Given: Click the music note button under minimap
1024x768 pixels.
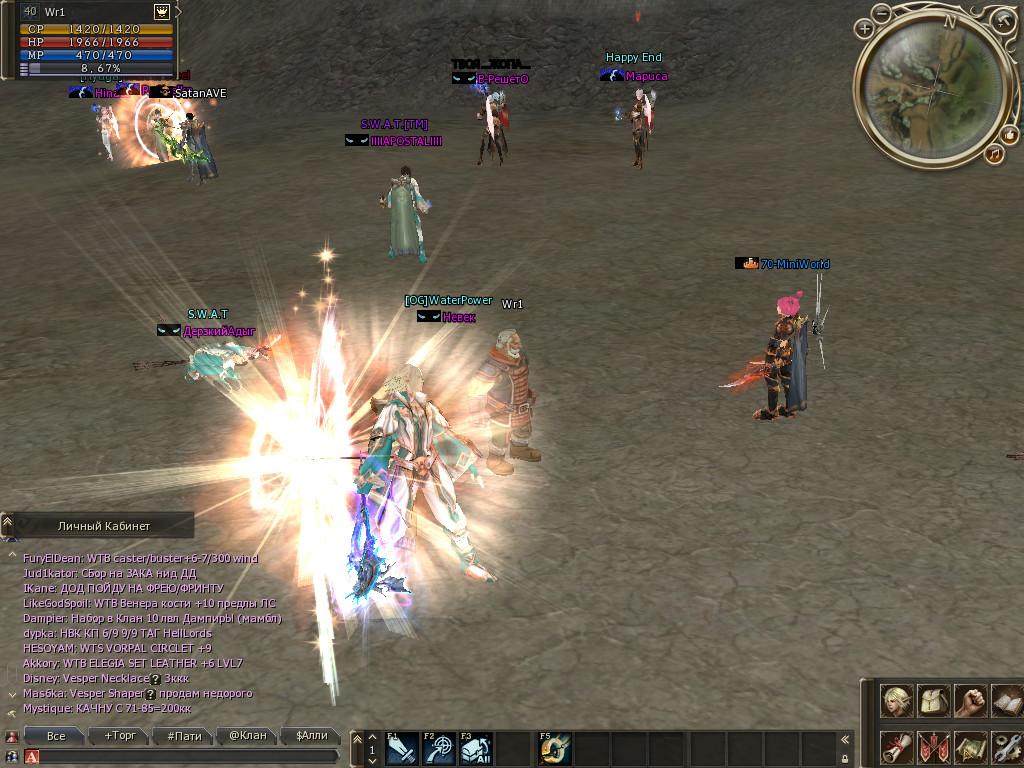Looking at the screenshot, I should [x=994, y=153].
